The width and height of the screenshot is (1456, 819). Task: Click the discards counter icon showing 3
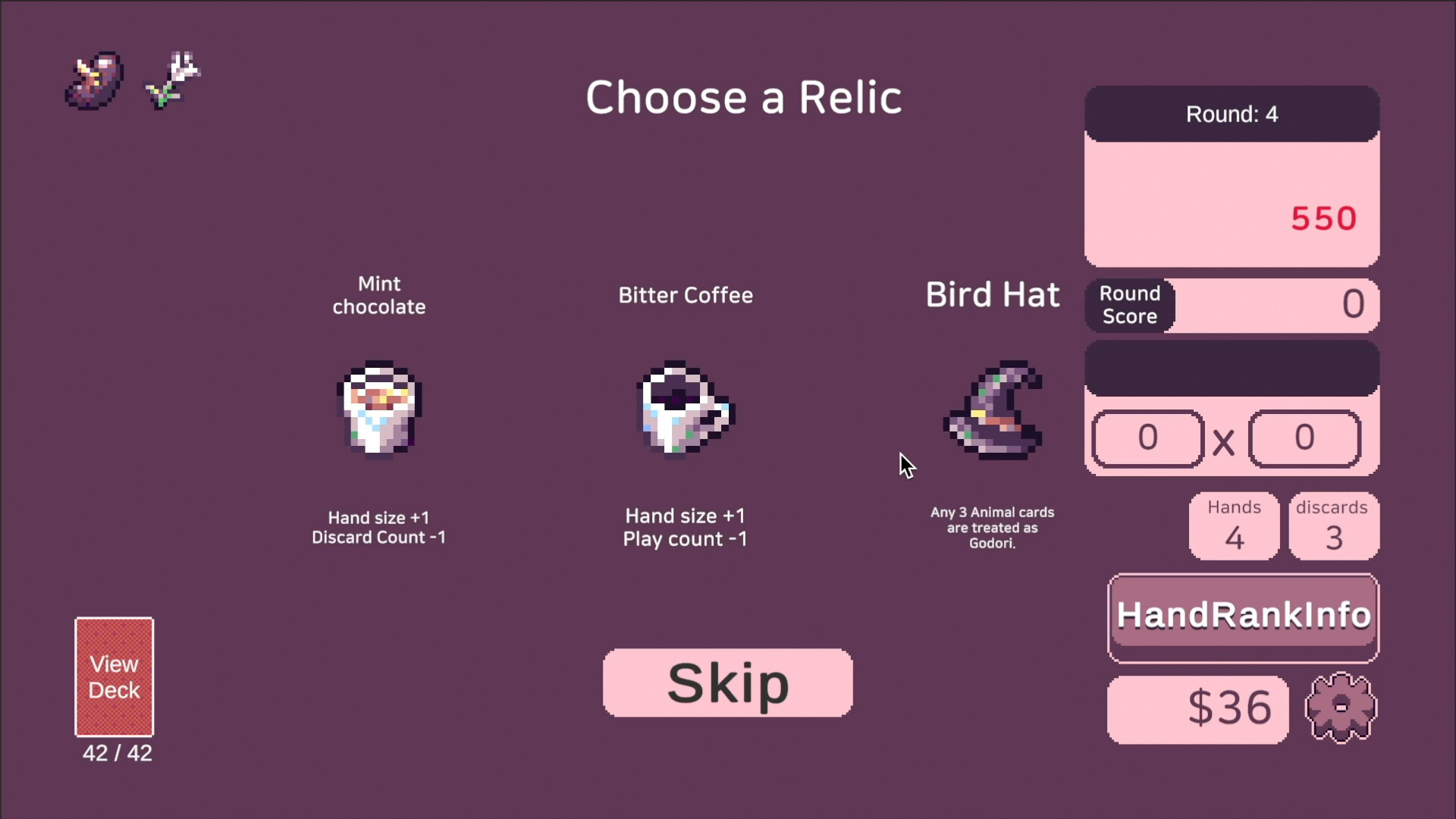pyautogui.click(x=1332, y=526)
